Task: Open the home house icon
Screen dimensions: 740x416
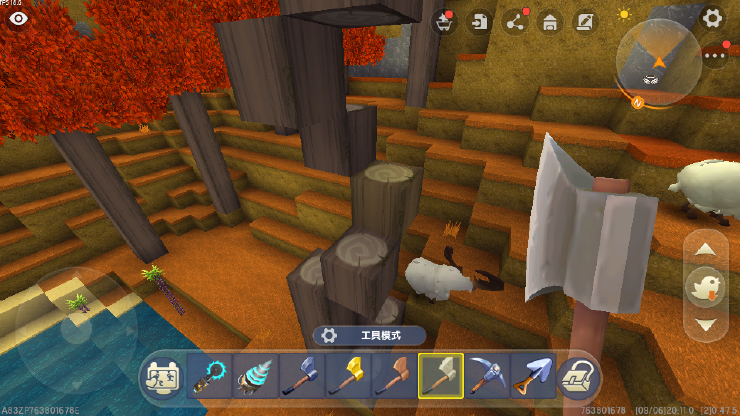Action: click(x=550, y=22)
